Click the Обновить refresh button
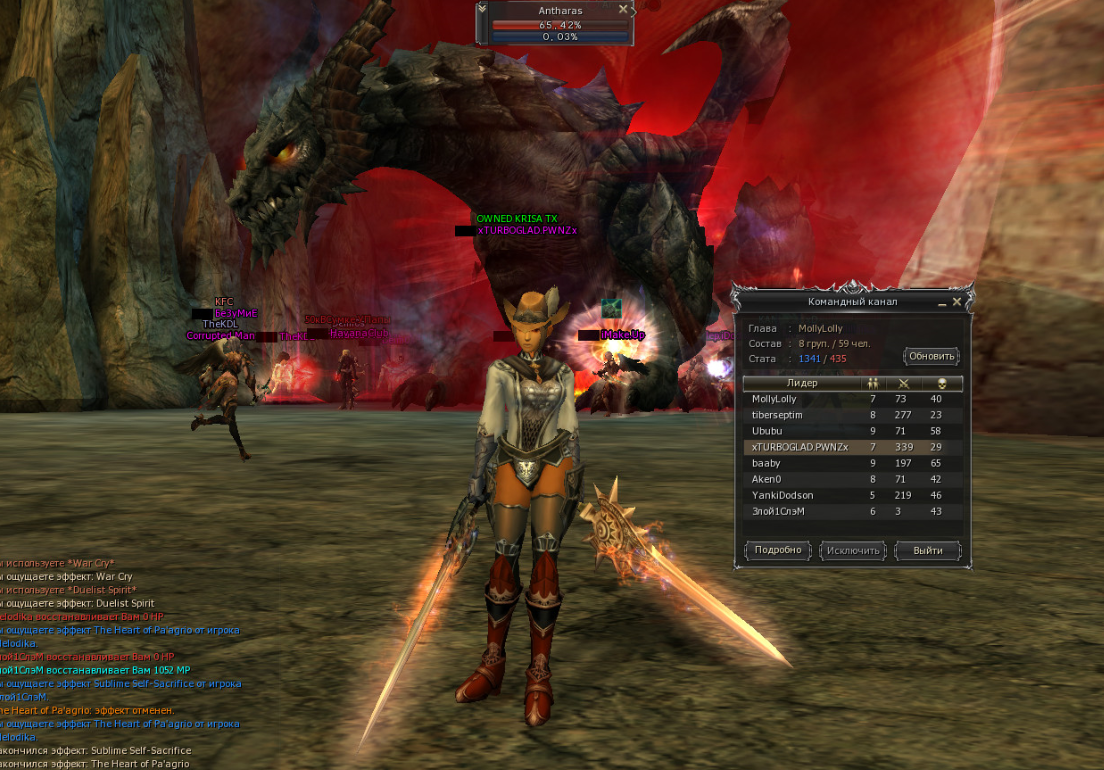The width and height of the screenshot is (1104, 770). coord(931,356)
